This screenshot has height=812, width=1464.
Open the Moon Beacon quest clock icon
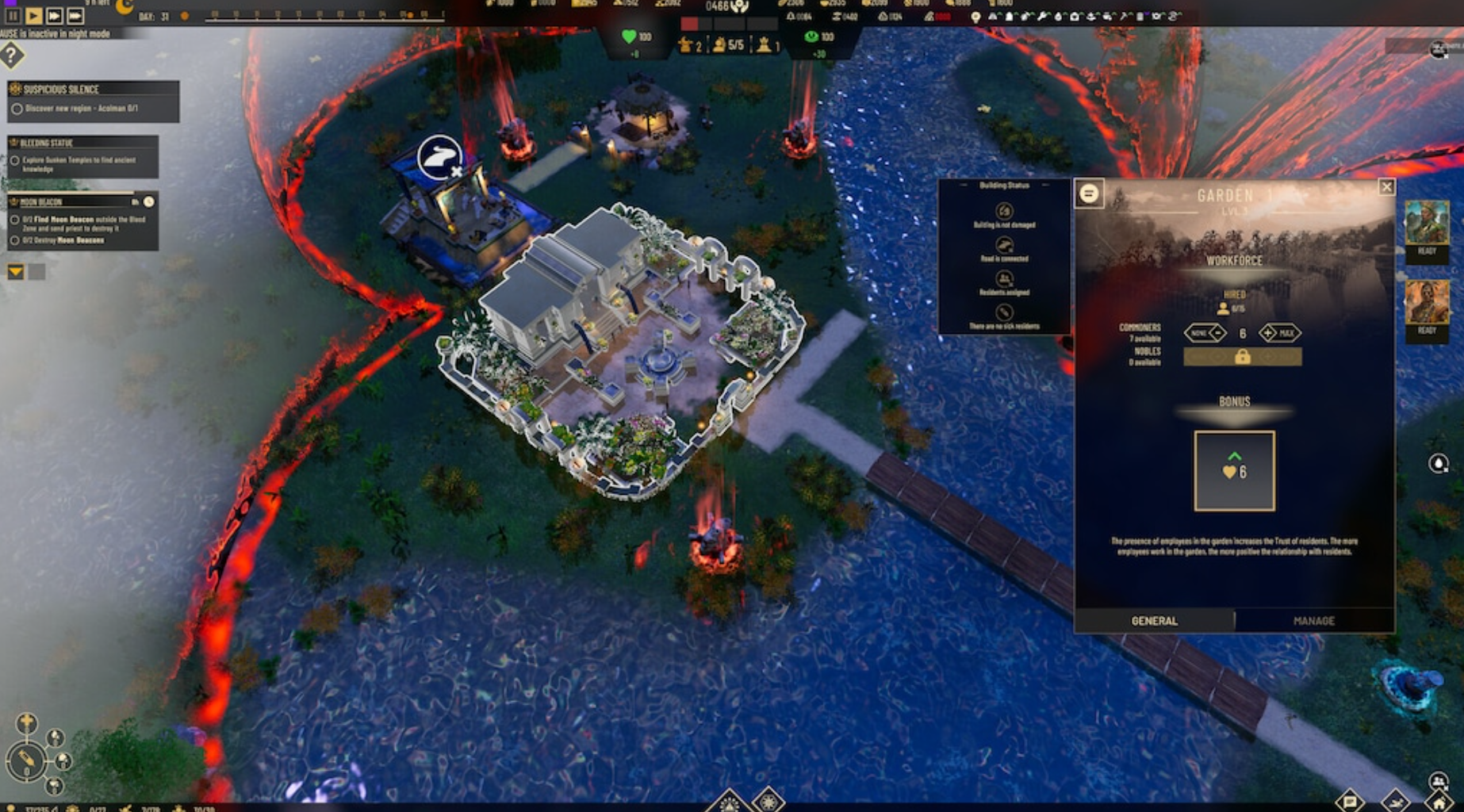coord(148,202)
